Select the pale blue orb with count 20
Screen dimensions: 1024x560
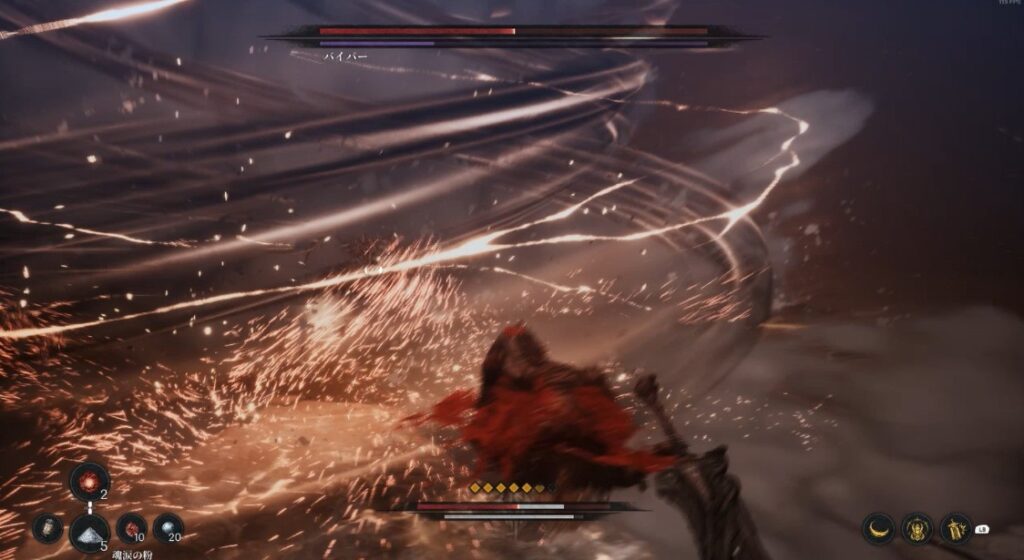coord(168,527)
